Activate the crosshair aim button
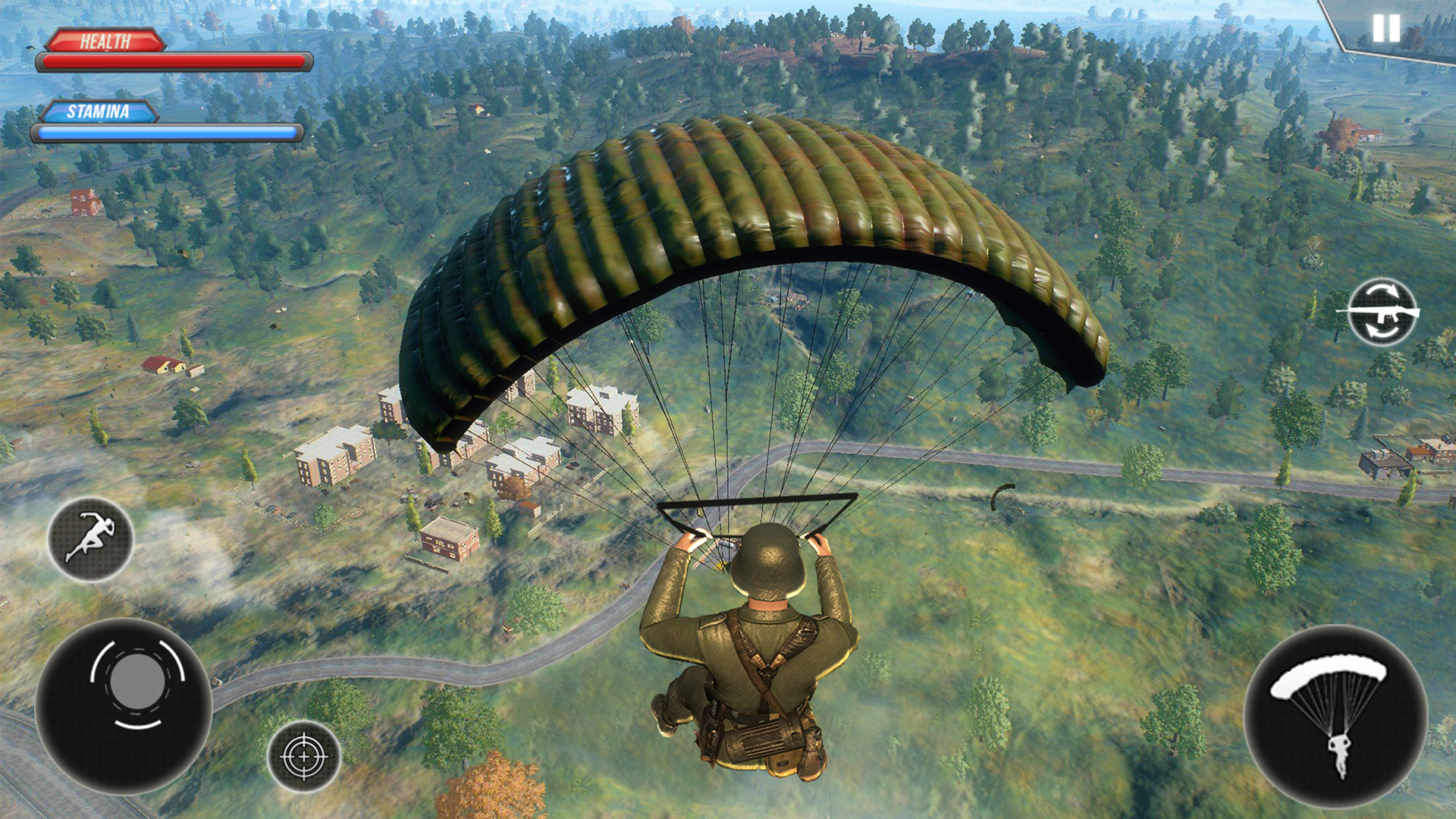Screen dimensions: 1456x819 pyautogui.click(x=303, y=756)
